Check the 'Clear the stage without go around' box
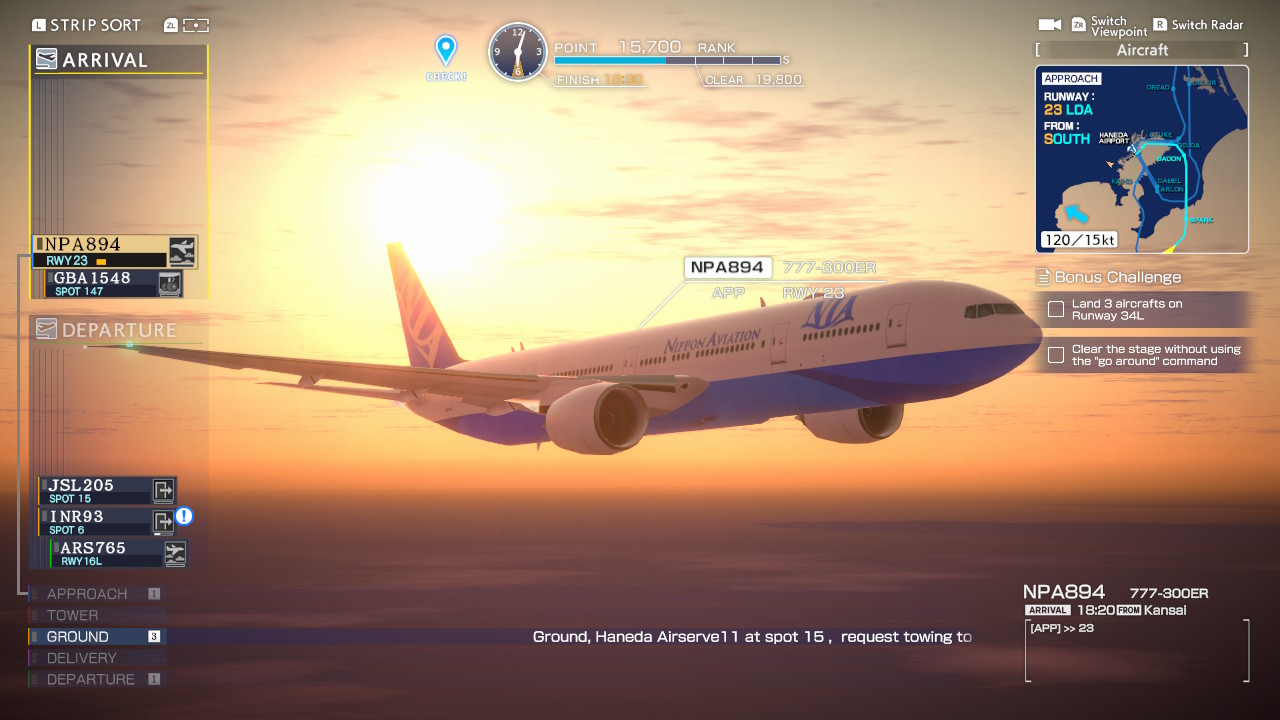 [1055, 354]
